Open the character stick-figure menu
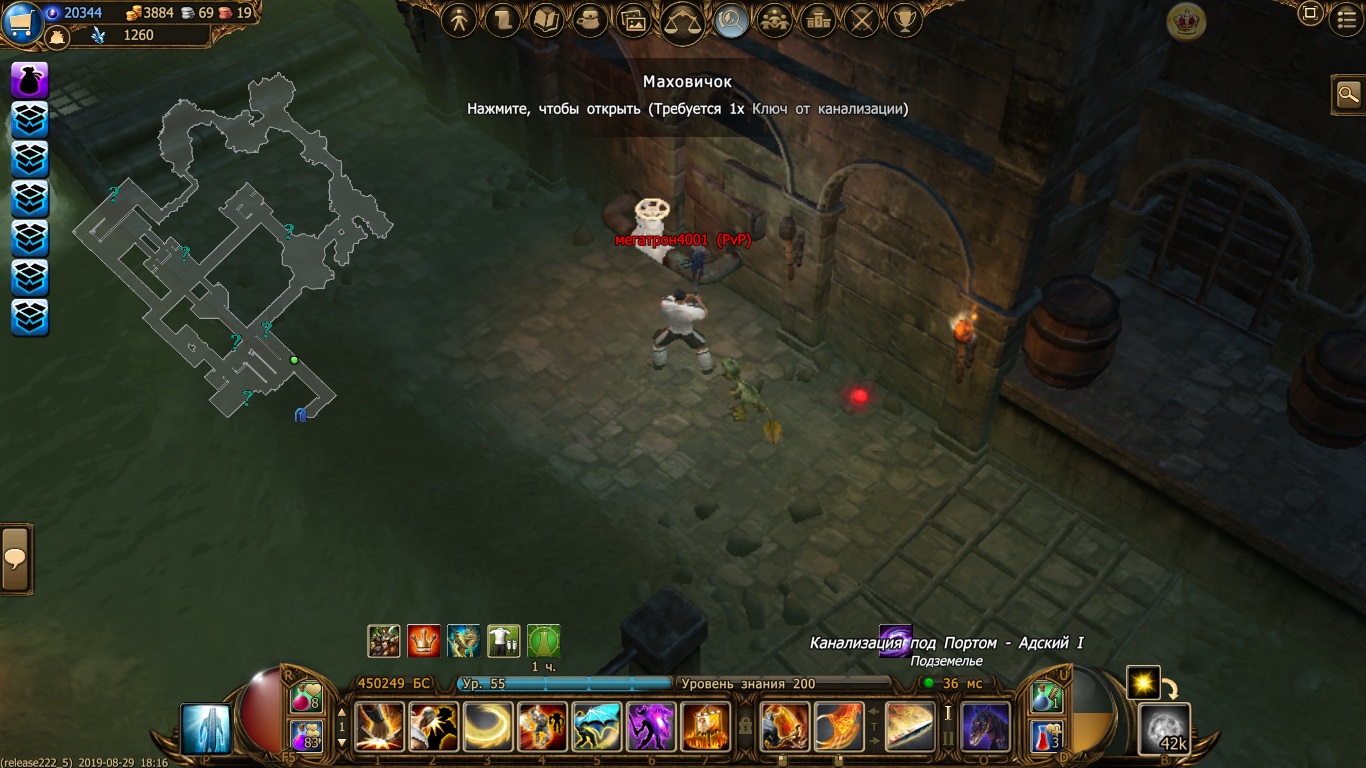The image size is (1366, 768). click(x=459, y=20)
